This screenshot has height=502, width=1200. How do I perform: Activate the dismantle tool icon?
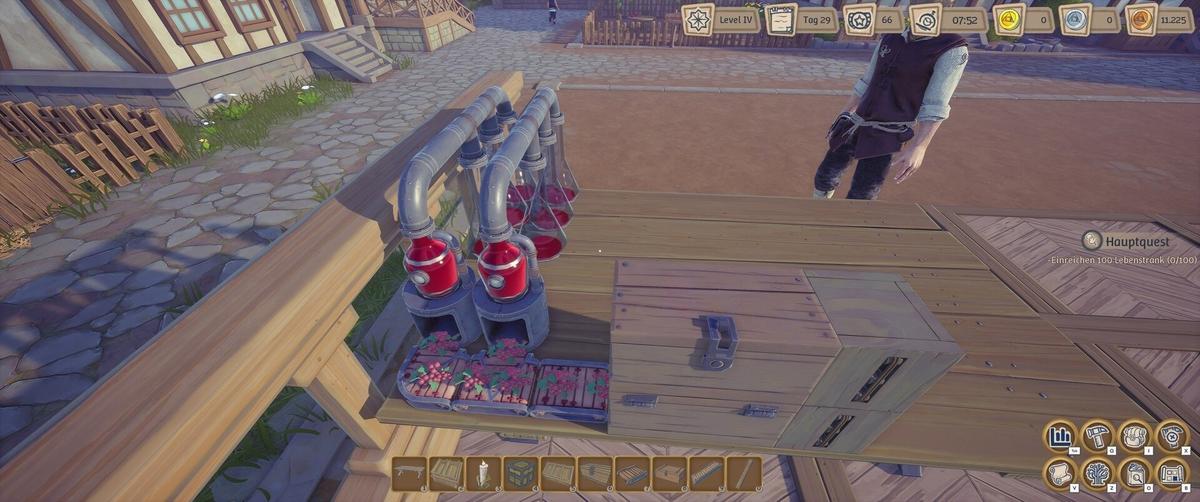click(1172, 437)
